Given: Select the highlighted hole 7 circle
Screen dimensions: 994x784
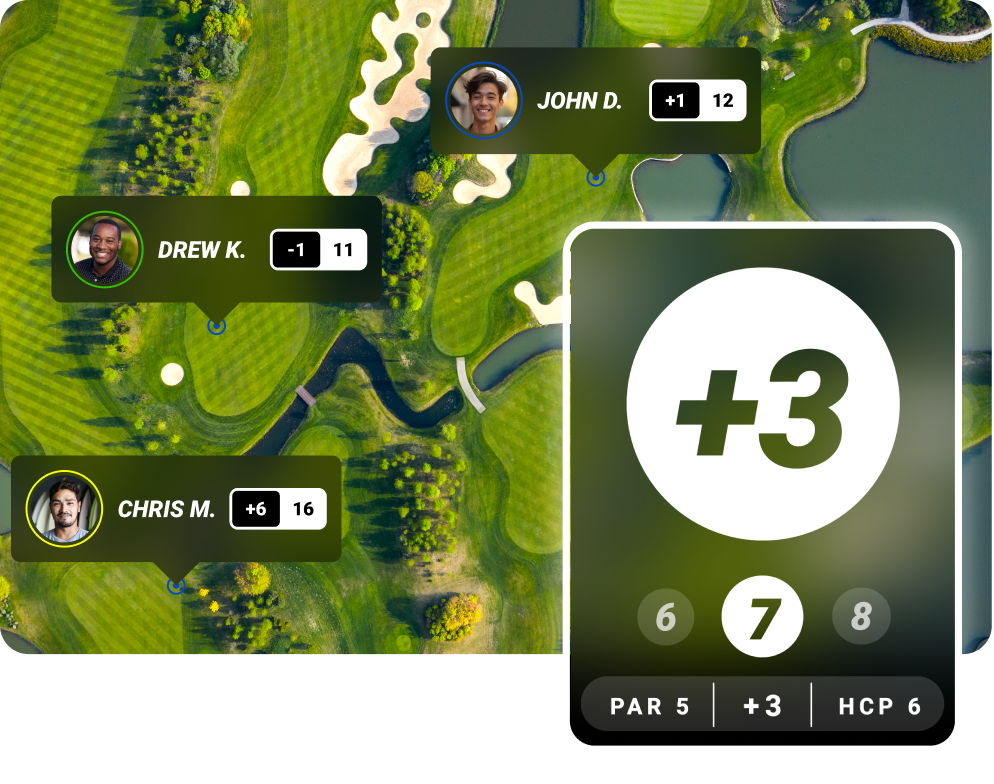Looking at the screenshot, I should pyautogui.click(x=762, y=618).
